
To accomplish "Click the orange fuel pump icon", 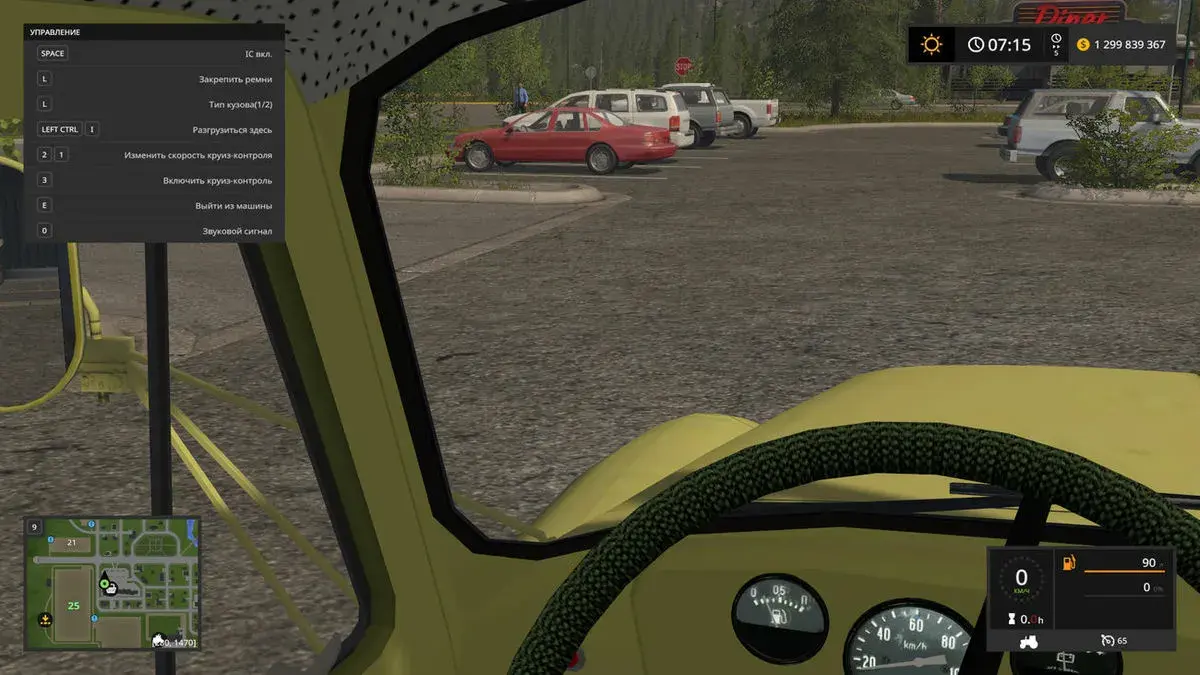I will (x=1069, y=563).
